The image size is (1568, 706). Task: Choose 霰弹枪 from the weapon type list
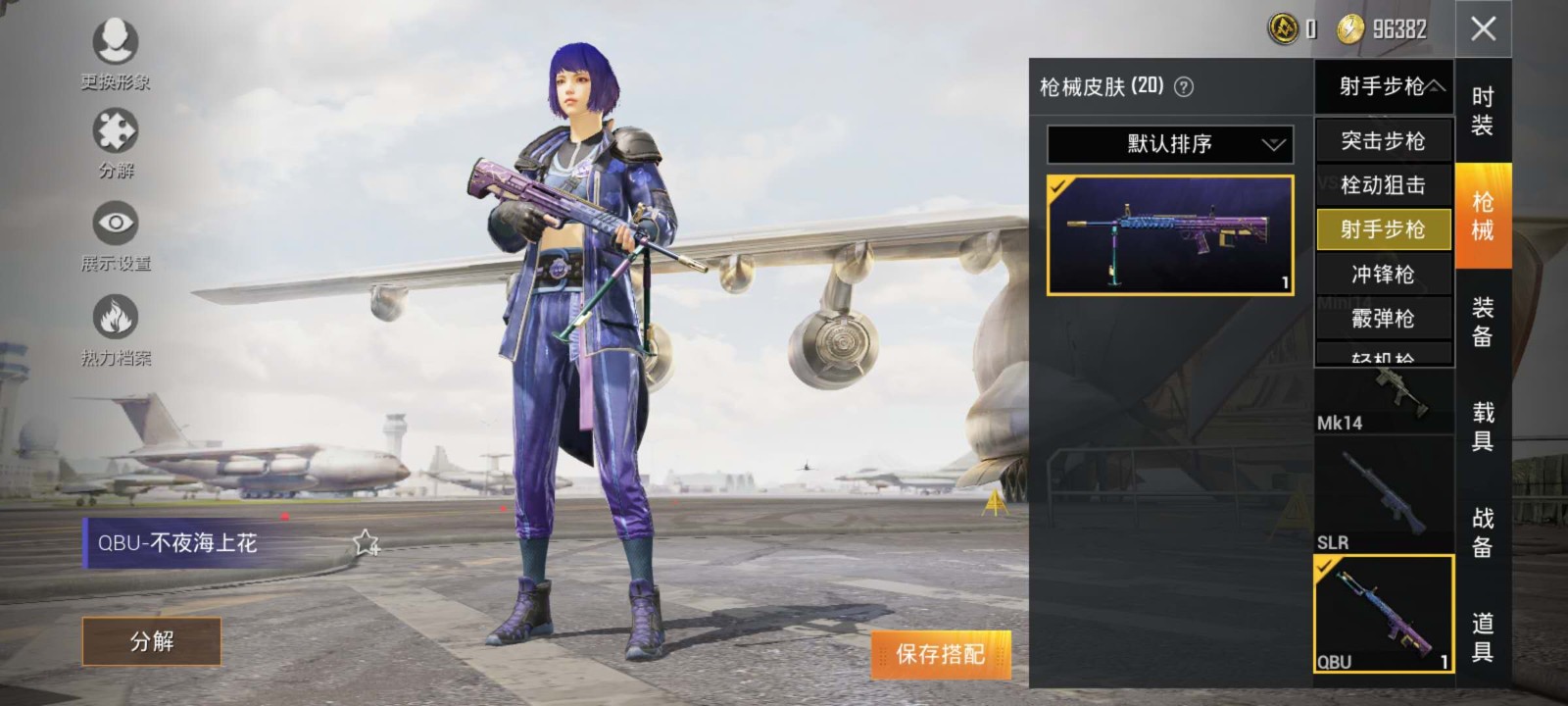pyautogui.click(x=1383, y=319)
